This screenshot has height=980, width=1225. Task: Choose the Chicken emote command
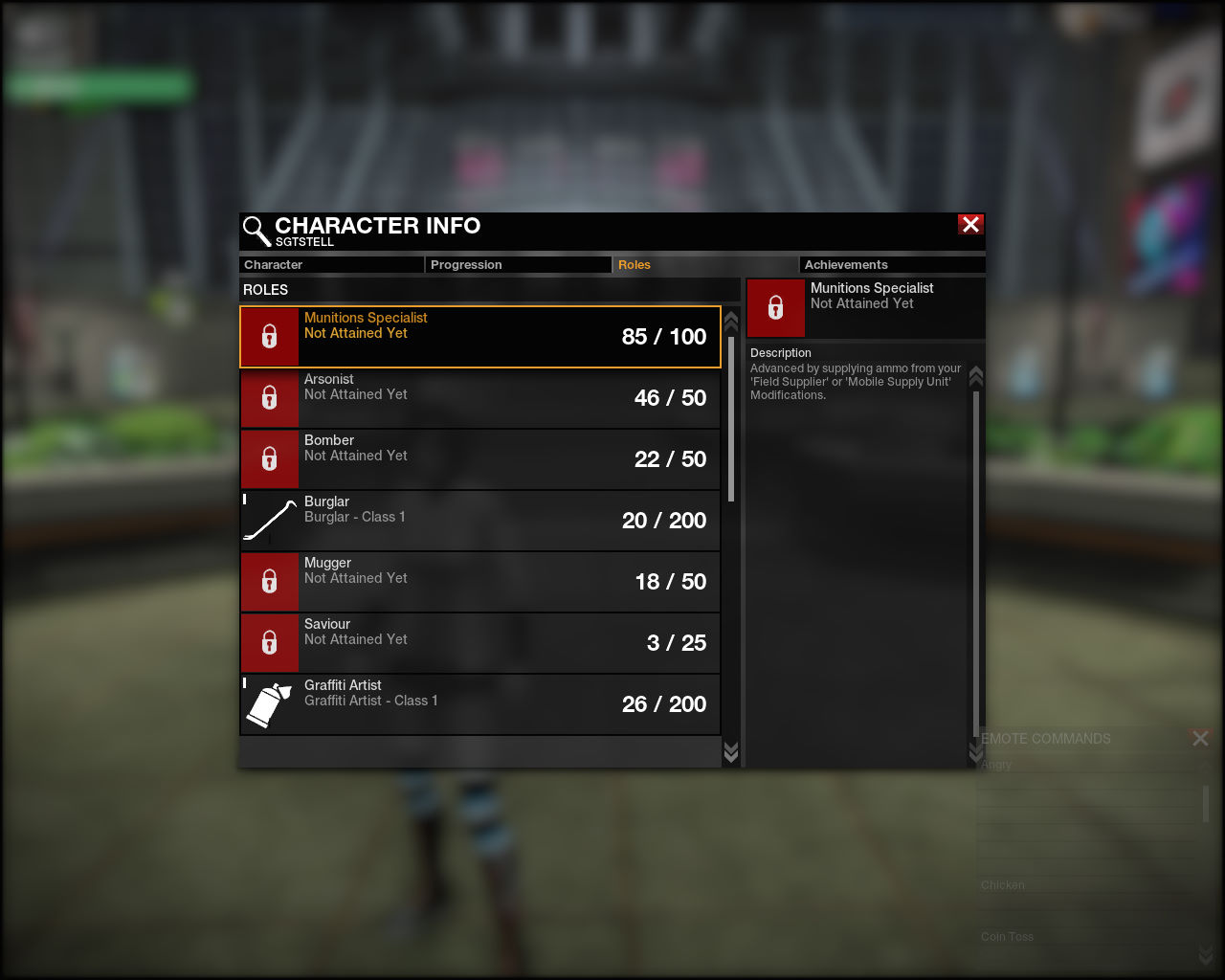coord(1003,885)
